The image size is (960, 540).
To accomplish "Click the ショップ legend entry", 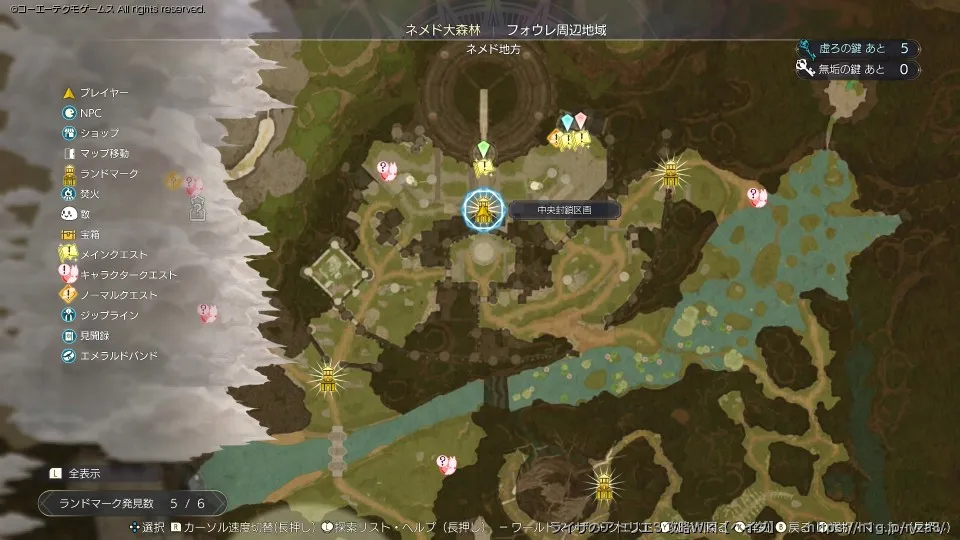I will 98,133.
